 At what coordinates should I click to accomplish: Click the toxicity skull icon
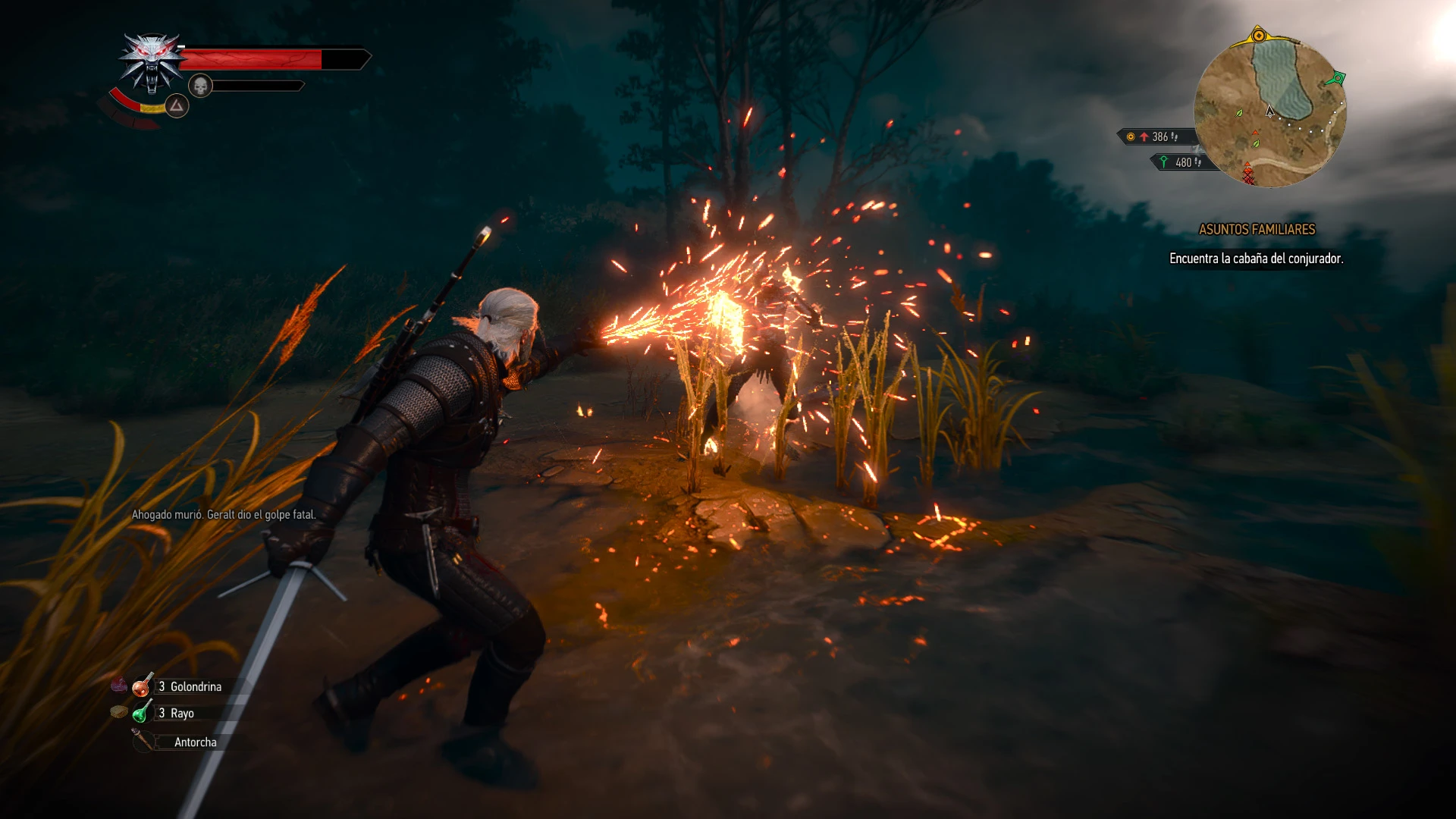point(200,86)
